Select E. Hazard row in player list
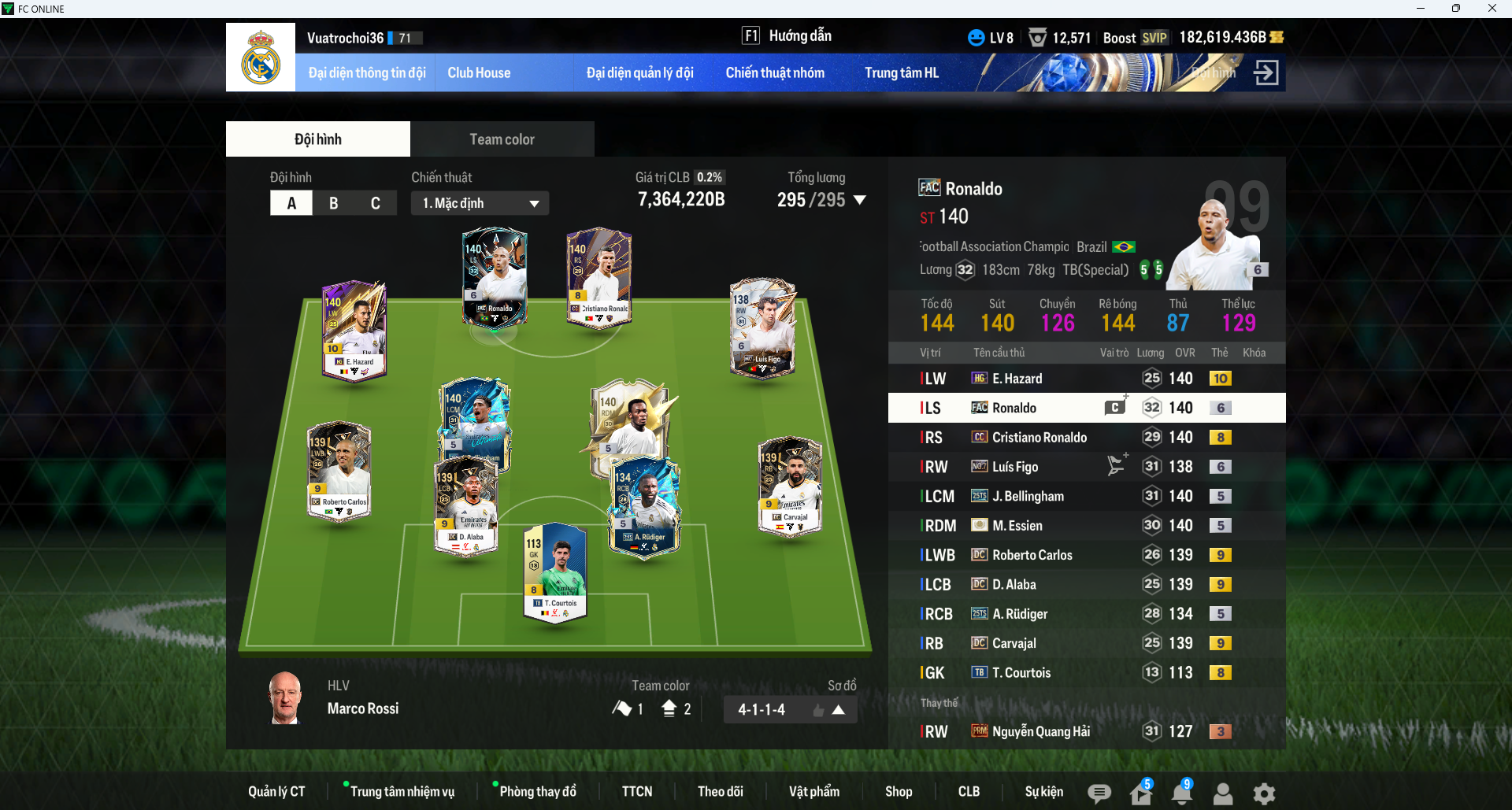1512x810 pixels. click(1087, 379)
